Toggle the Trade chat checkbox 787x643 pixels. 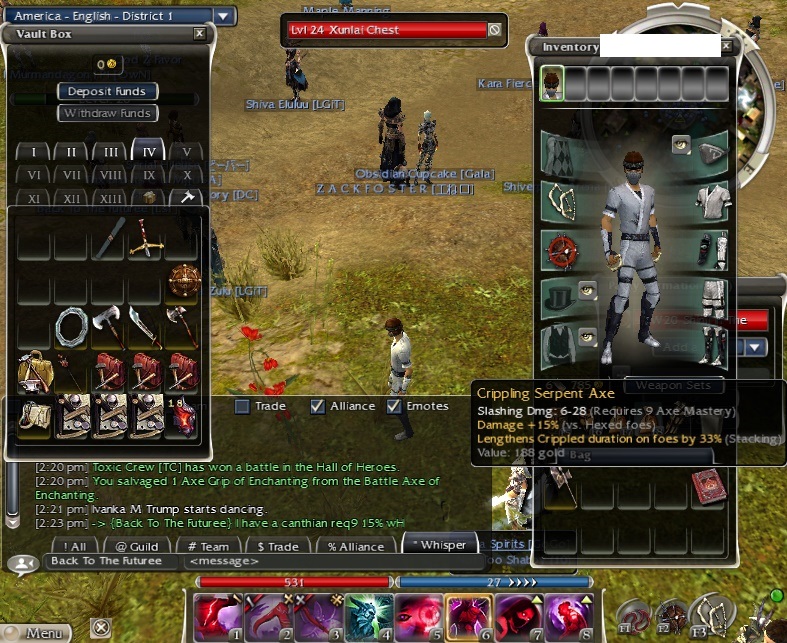[x=242, y=406]
